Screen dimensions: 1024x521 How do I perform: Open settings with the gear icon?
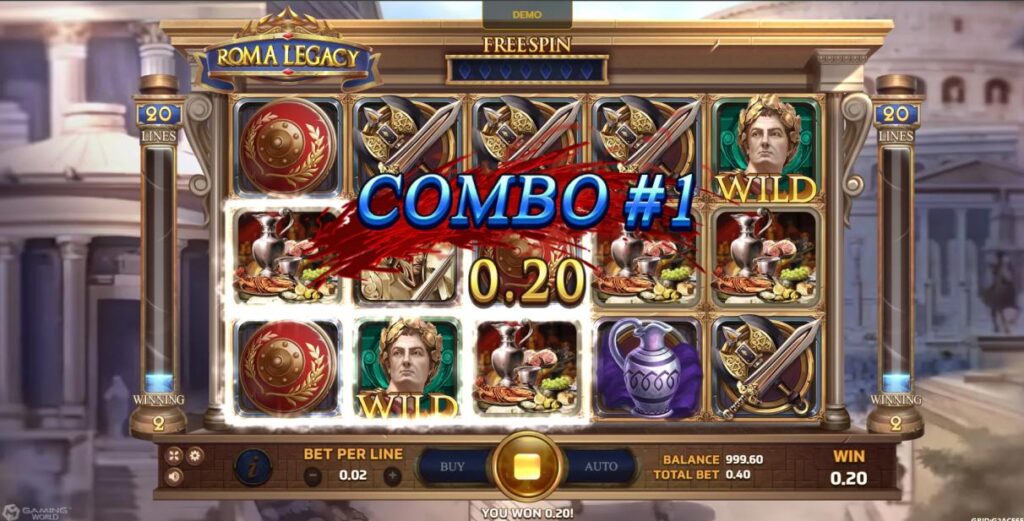tap(195, 456)
